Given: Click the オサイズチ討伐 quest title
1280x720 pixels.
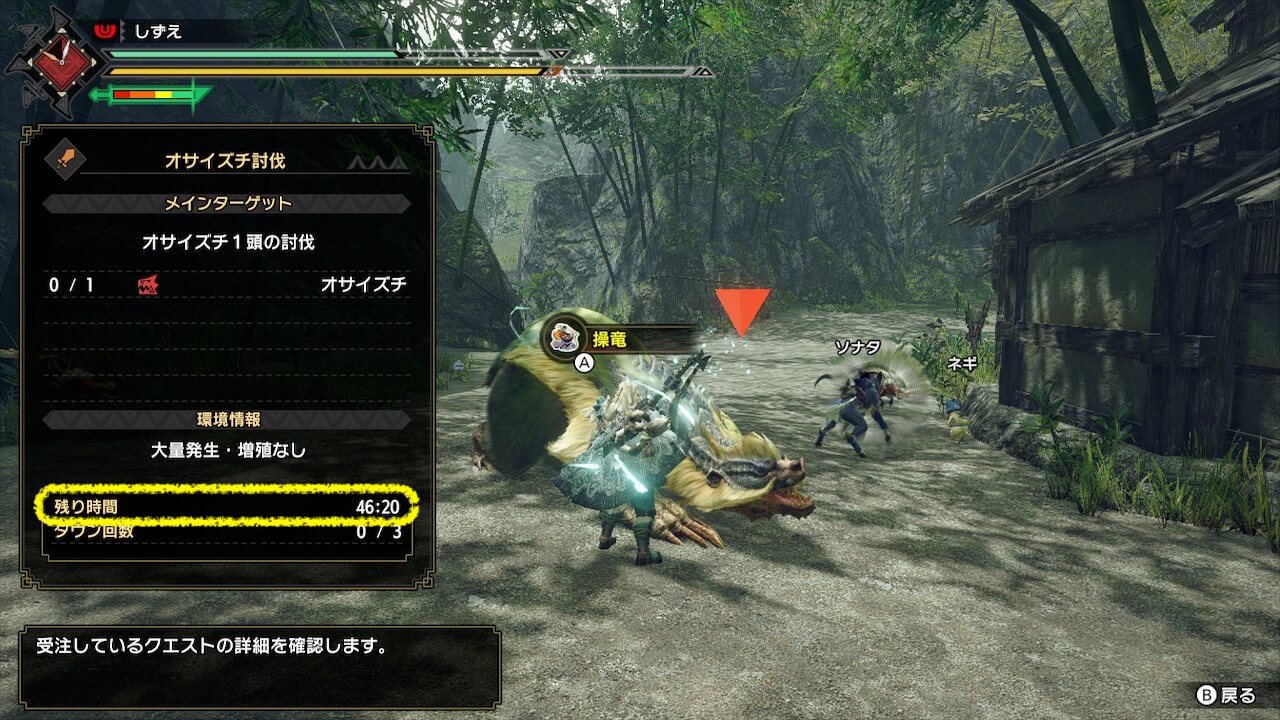Looking at the screenshot, I should 226,160.
